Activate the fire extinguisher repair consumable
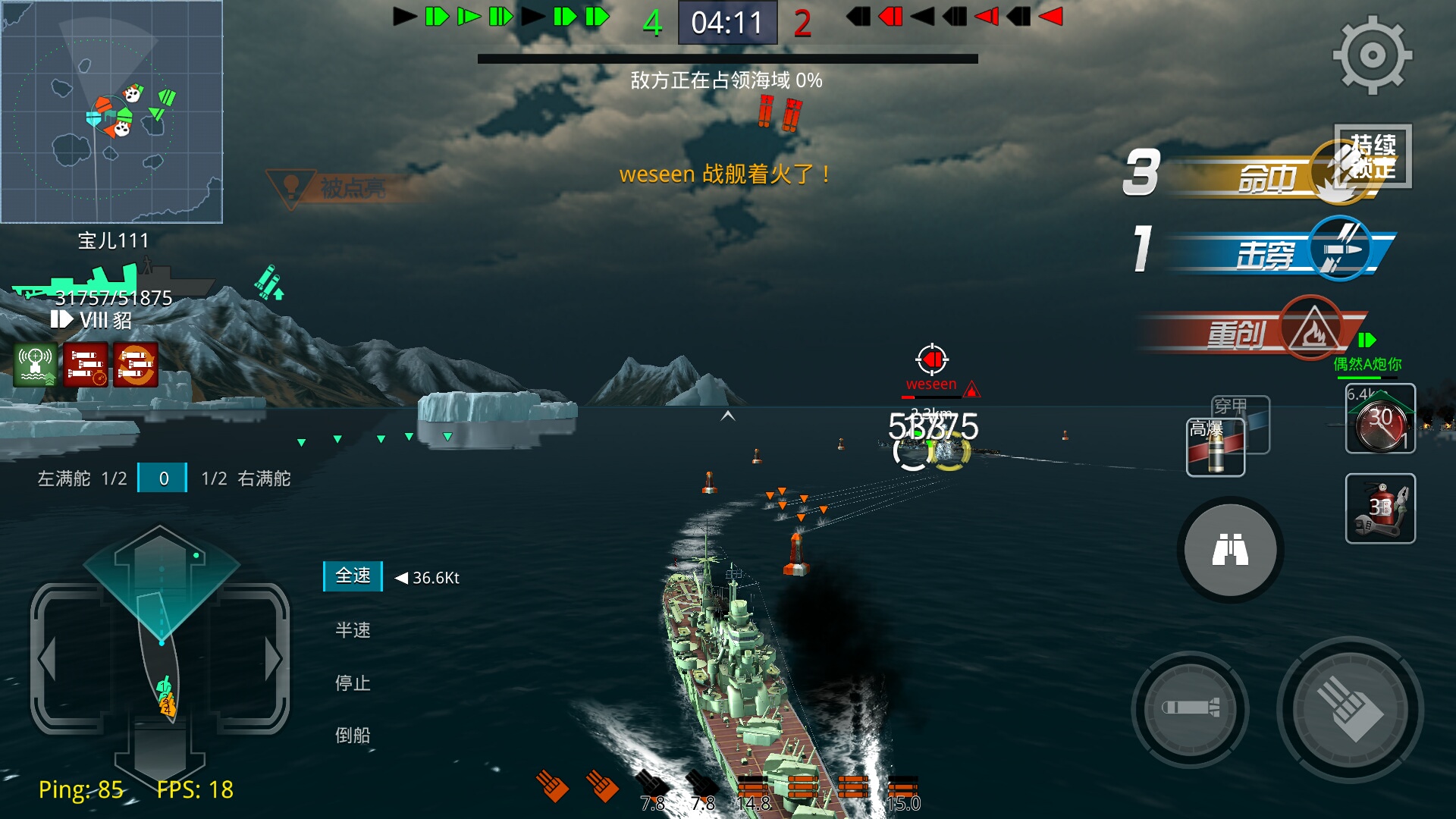 1379,508
